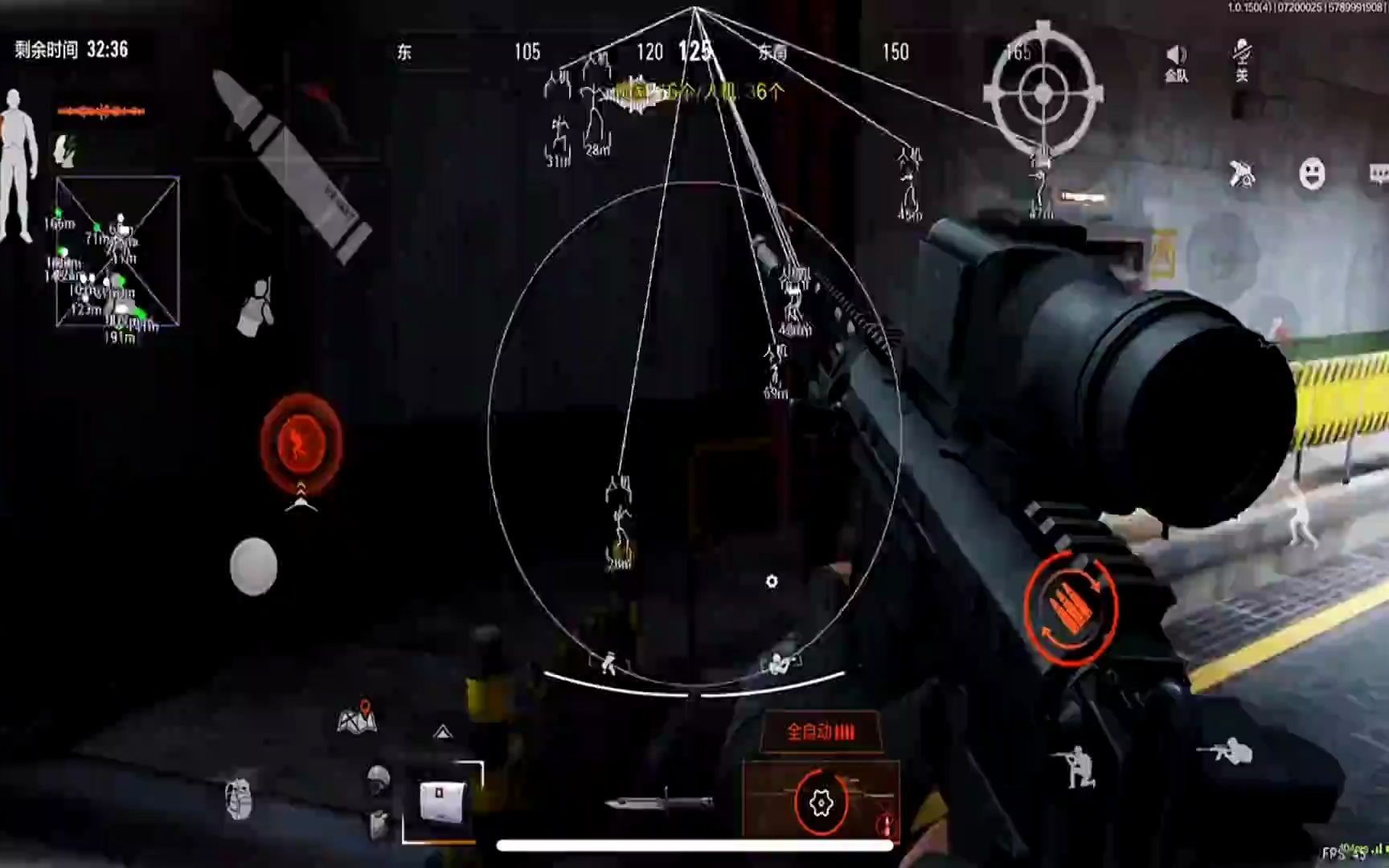Open the quick chat message bubble
This screenshot has height=868, width=1389.
pyautogui.click(x=1378, y=174)
